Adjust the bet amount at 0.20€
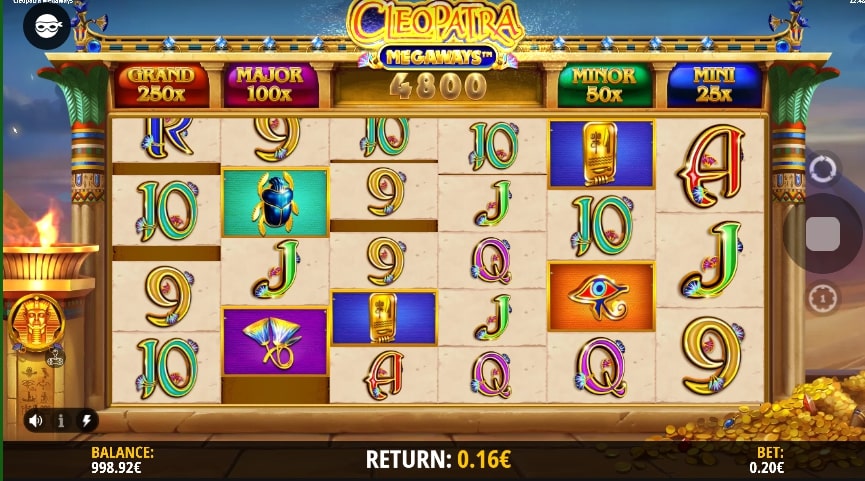 point(767,460)
